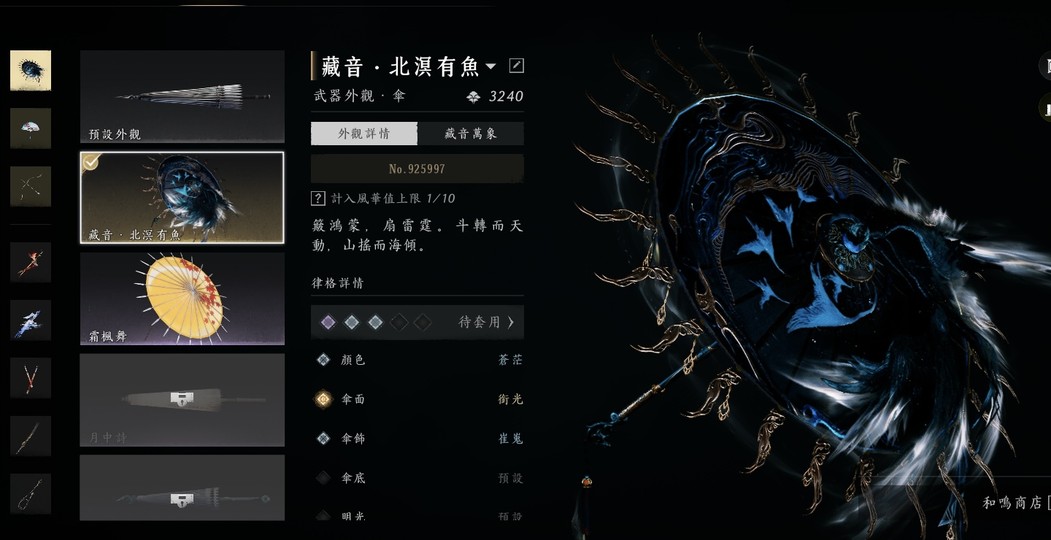Select the 顏色 color option row
The image size is (1051, 540).
point(417,360)
